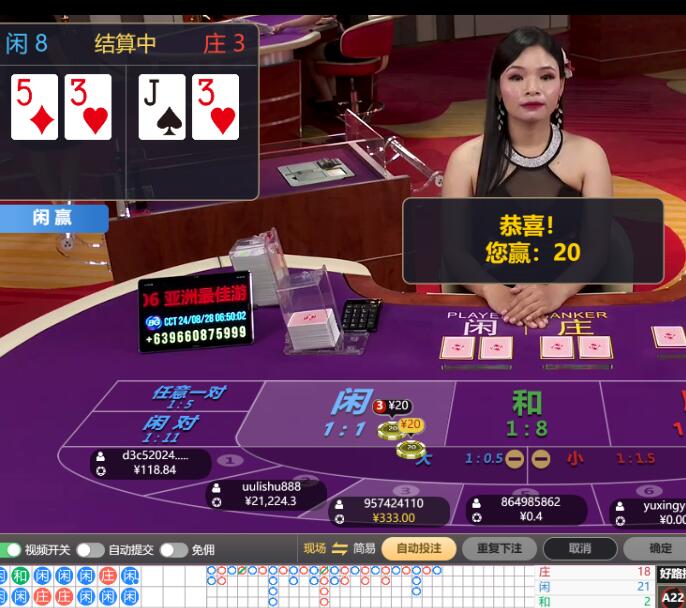Bet on 闲对 (Player Pair) area
Image resolution: width=686 pixels, height=608 pixels.
tap(166, 428)
